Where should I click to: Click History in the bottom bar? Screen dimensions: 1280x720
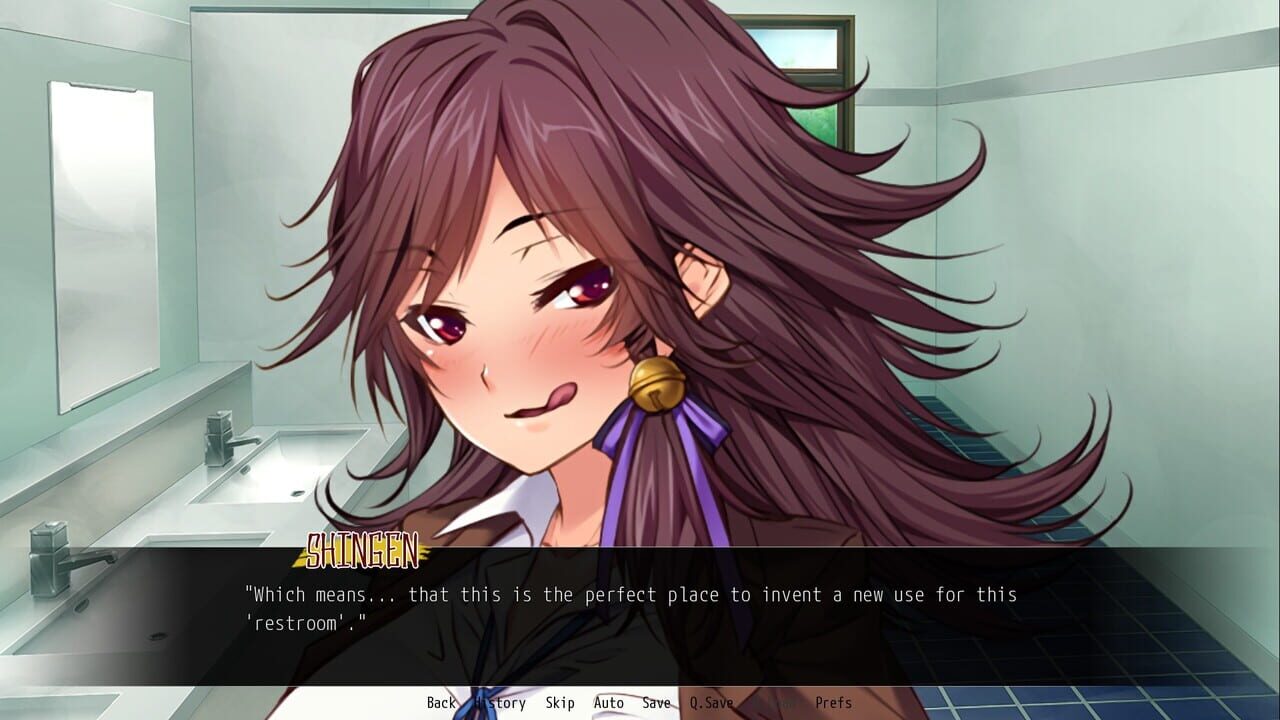coord(501,703)
